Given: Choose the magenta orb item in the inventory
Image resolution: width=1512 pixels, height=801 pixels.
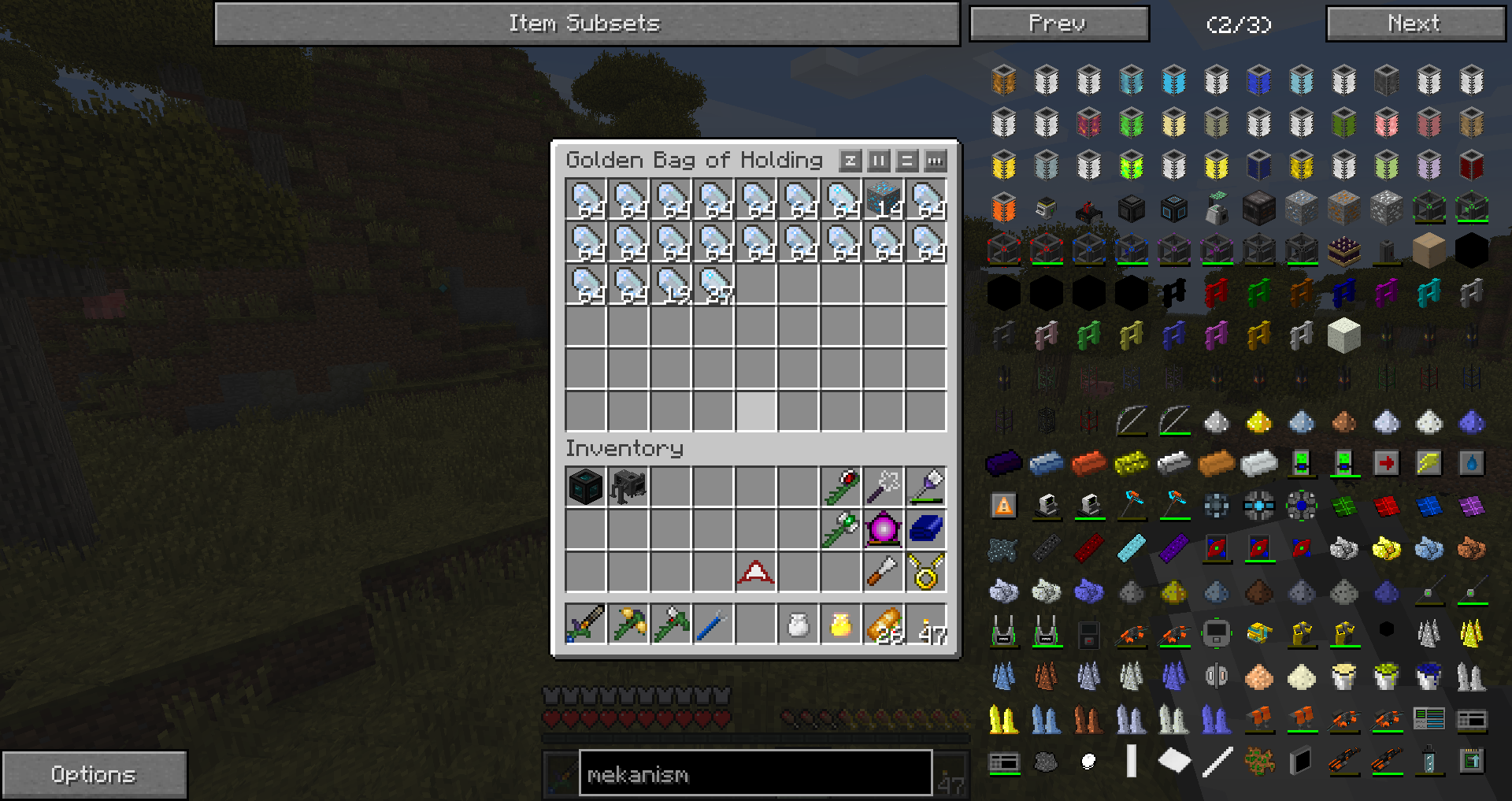Looking at the screenshot, I should 884,529.
